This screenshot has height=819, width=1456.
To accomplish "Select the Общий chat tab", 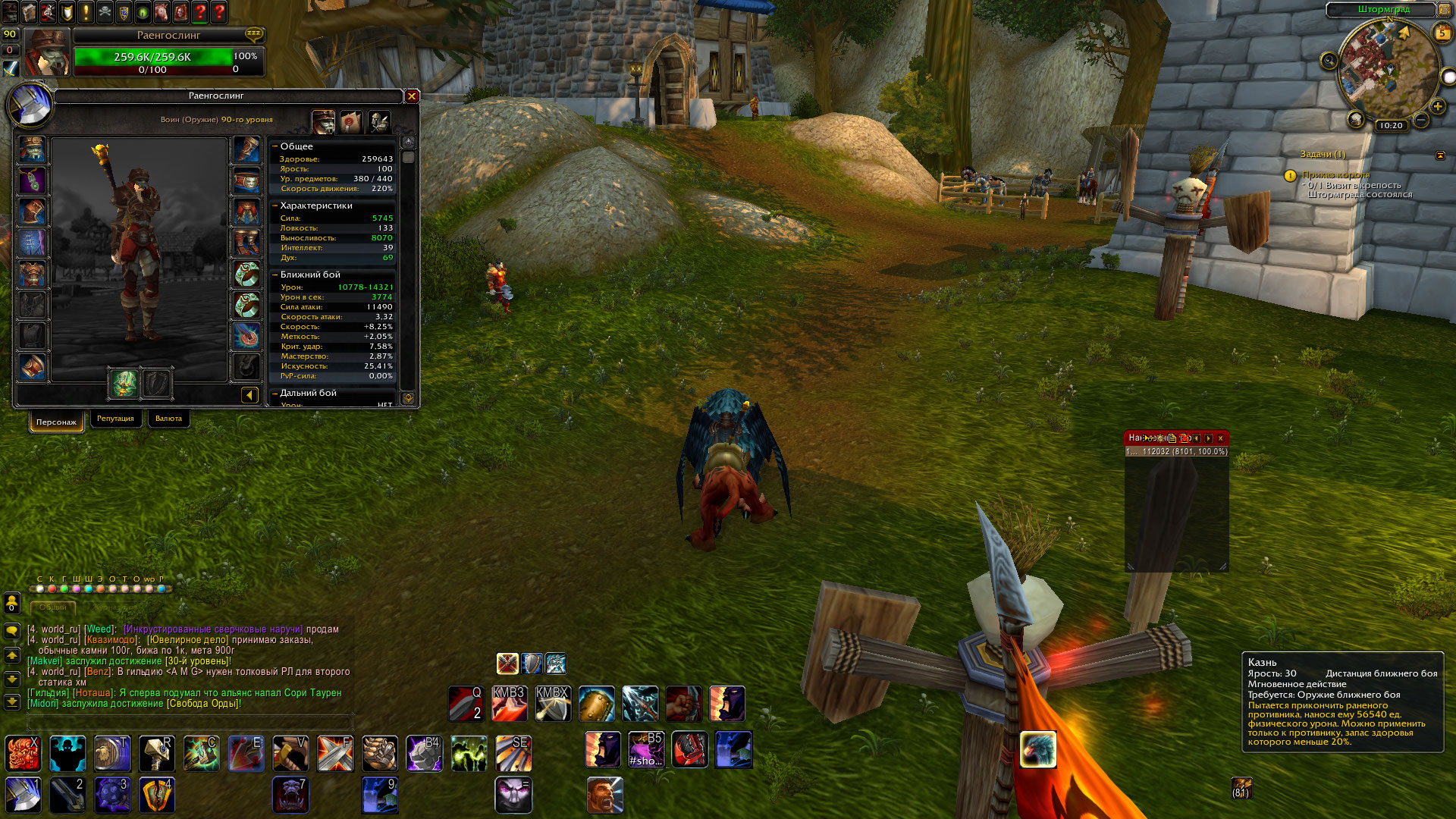I will [x=53, y=607].
